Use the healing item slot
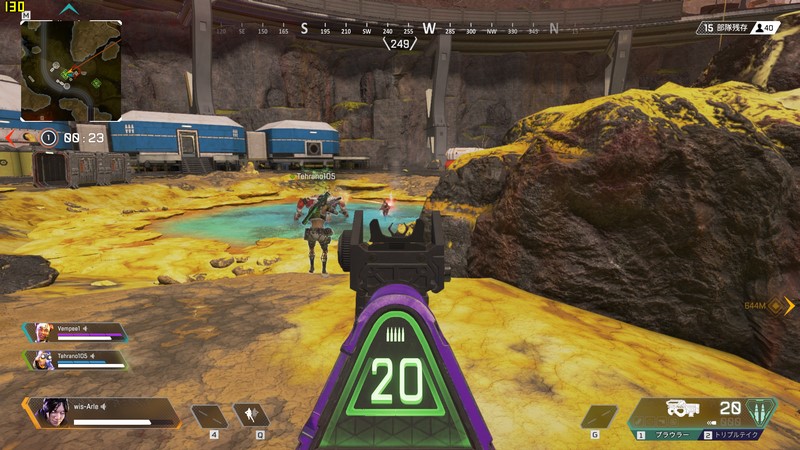The width and height of the screenshot is (800, 450). click(x=210, y=415)
